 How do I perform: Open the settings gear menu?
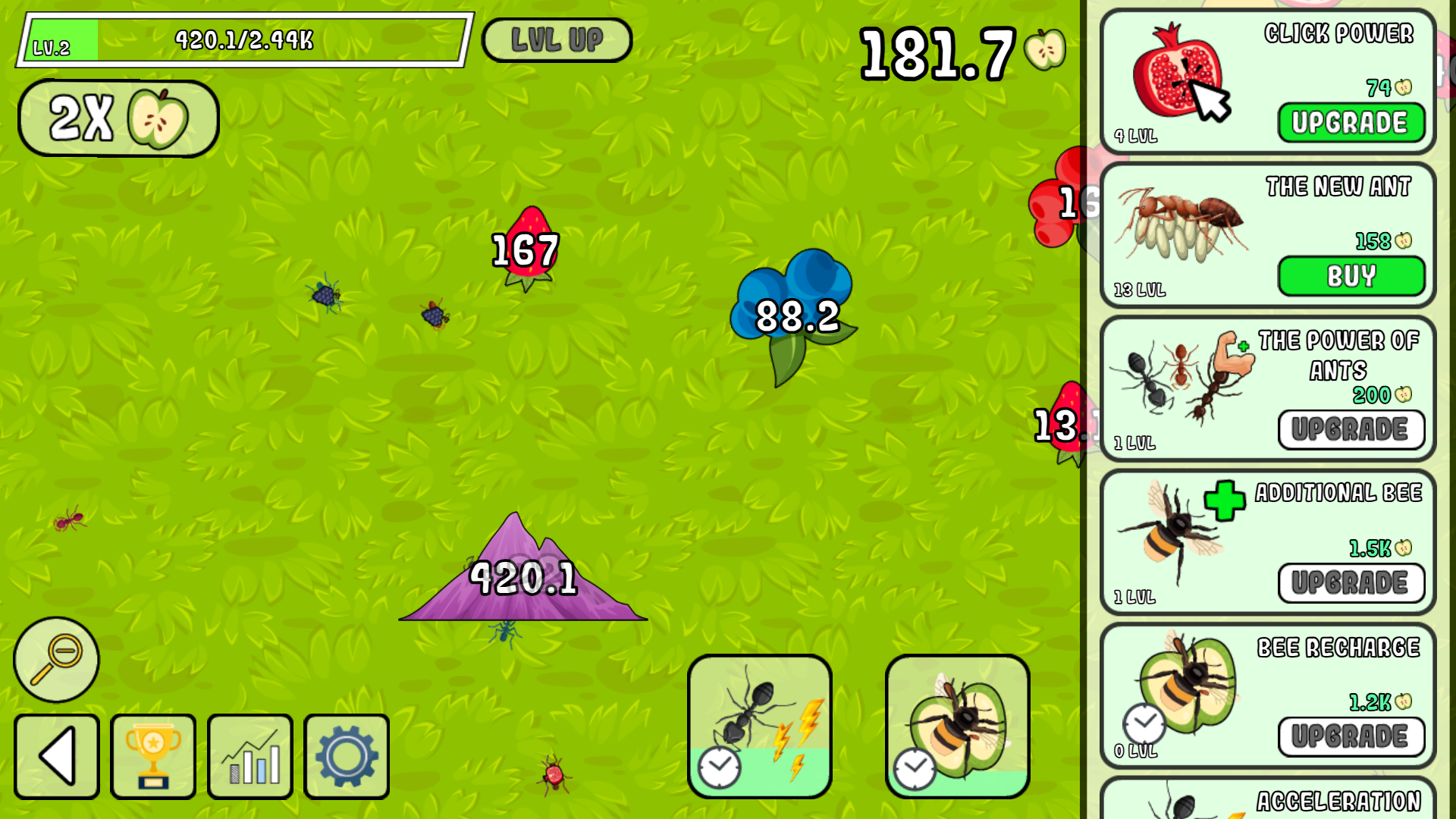pyautogui.click(x=347, y=757)
